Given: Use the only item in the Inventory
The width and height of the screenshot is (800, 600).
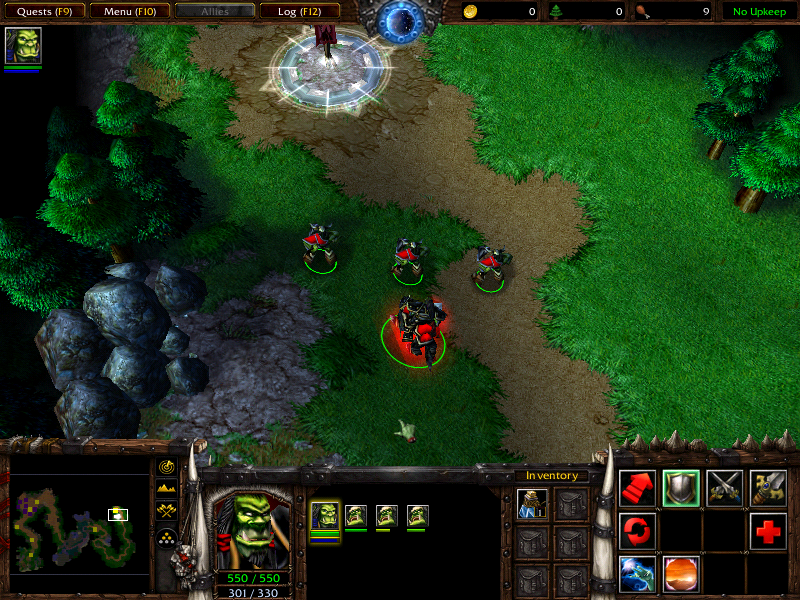Looking at the screenshot, I should 532,505.
